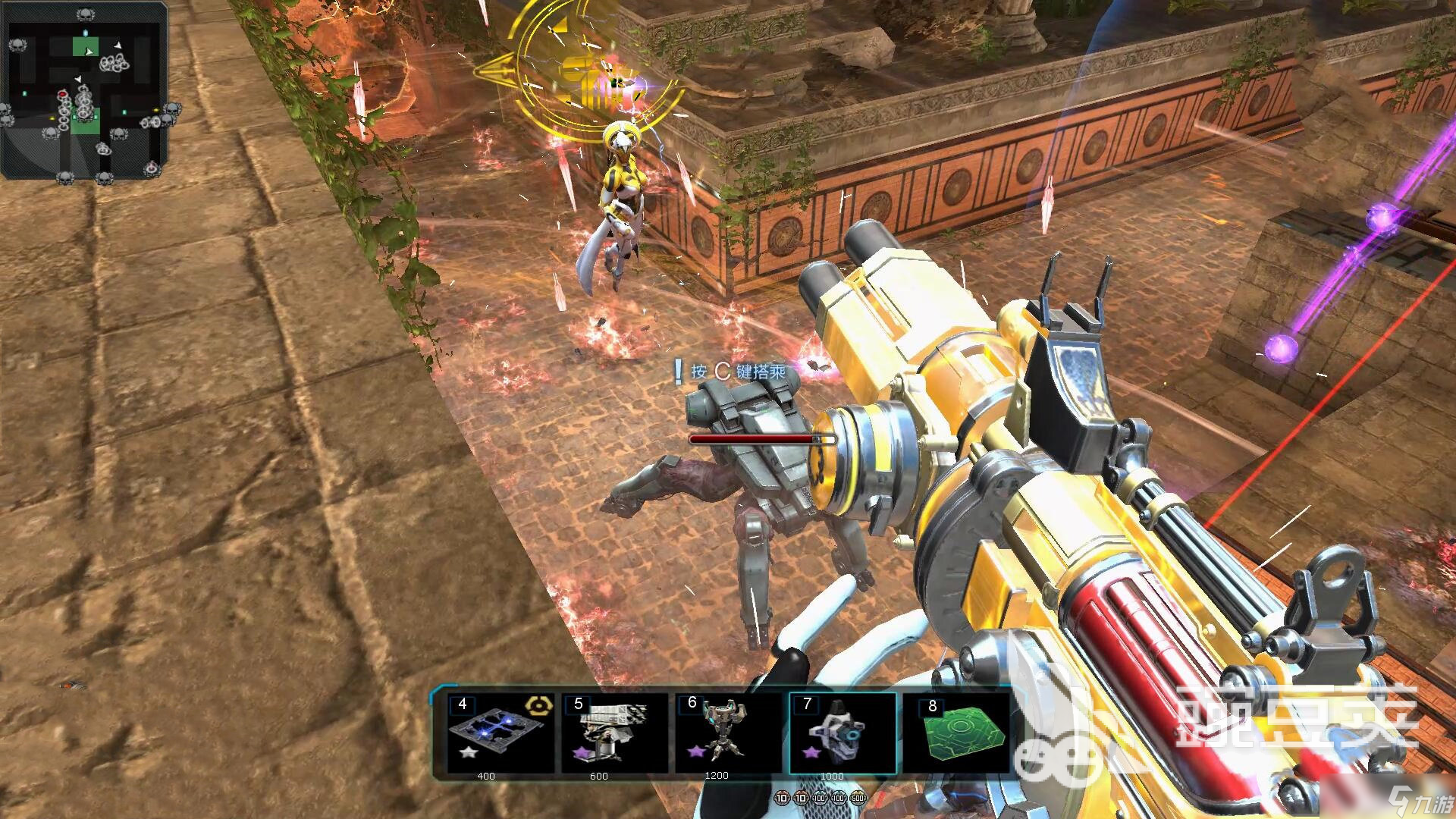
Task: Select the claw tripod turret in slot 6
Action: click(x=726, y=733)
